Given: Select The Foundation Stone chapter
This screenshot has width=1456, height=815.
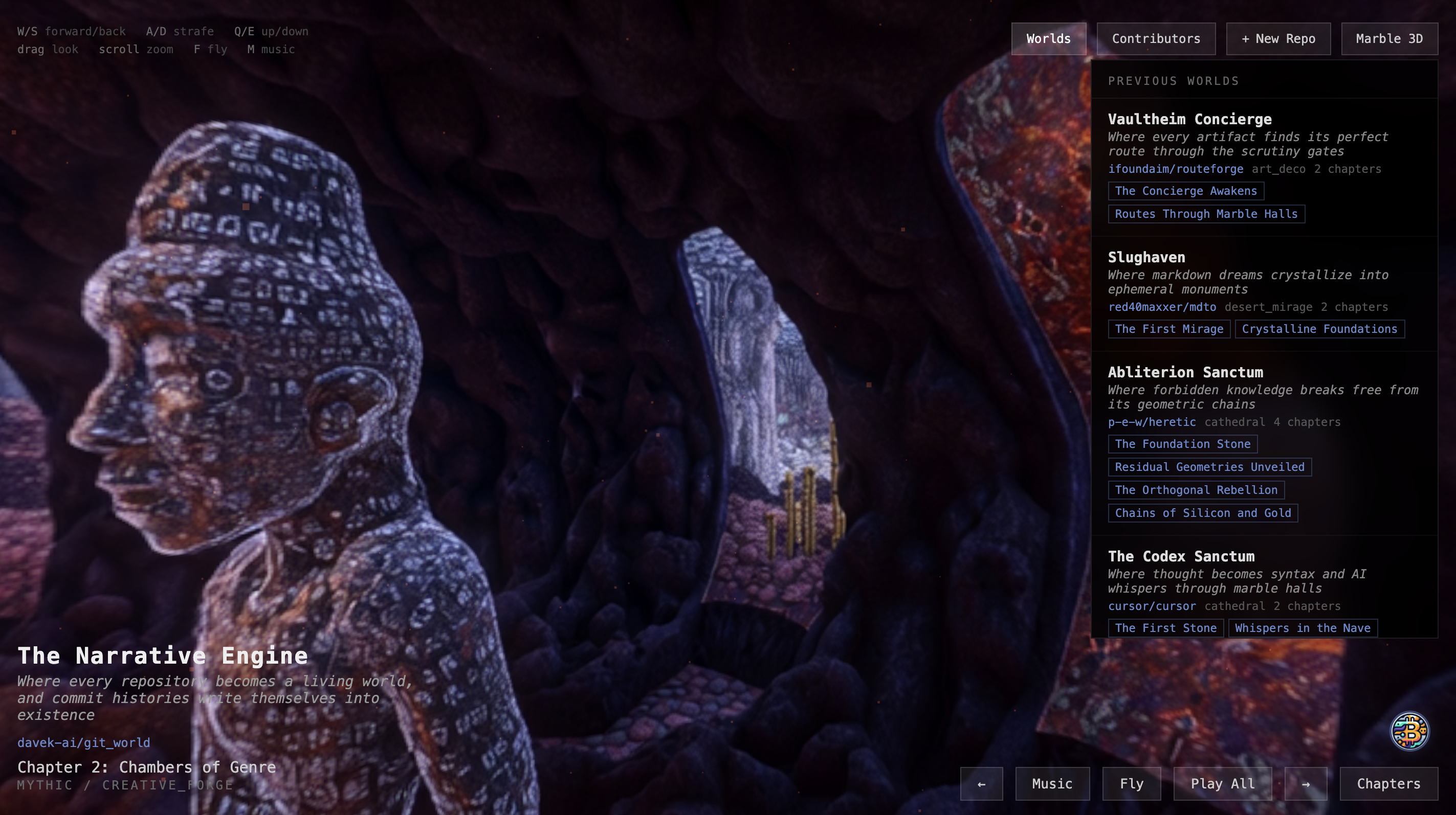Looking at the screenshot, I should pyautogui.click(x=1182, y=444).
